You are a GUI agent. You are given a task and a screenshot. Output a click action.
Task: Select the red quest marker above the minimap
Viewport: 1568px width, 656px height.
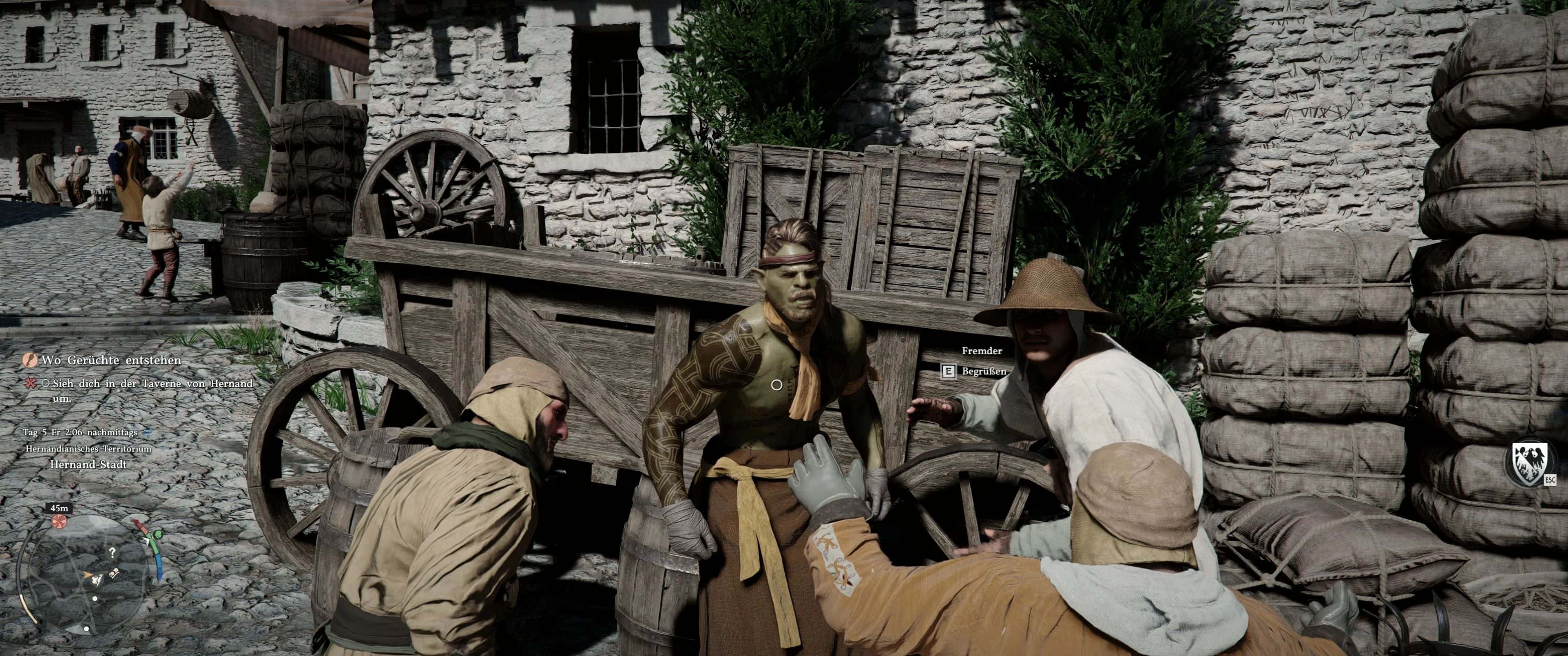click(x=59, y=522)
